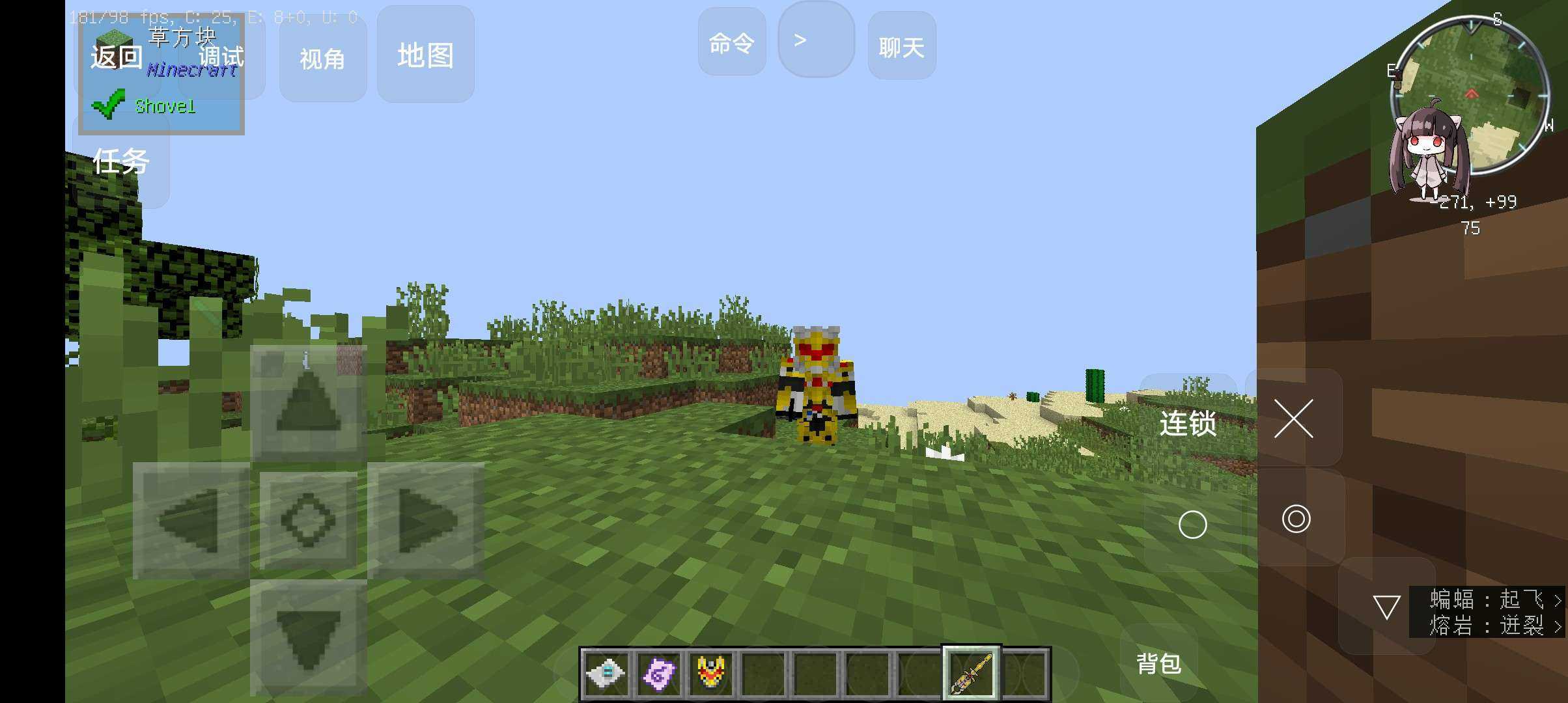Move forward with the up arrow pad
1568x703 pixels.
click(x=308, y=402)
